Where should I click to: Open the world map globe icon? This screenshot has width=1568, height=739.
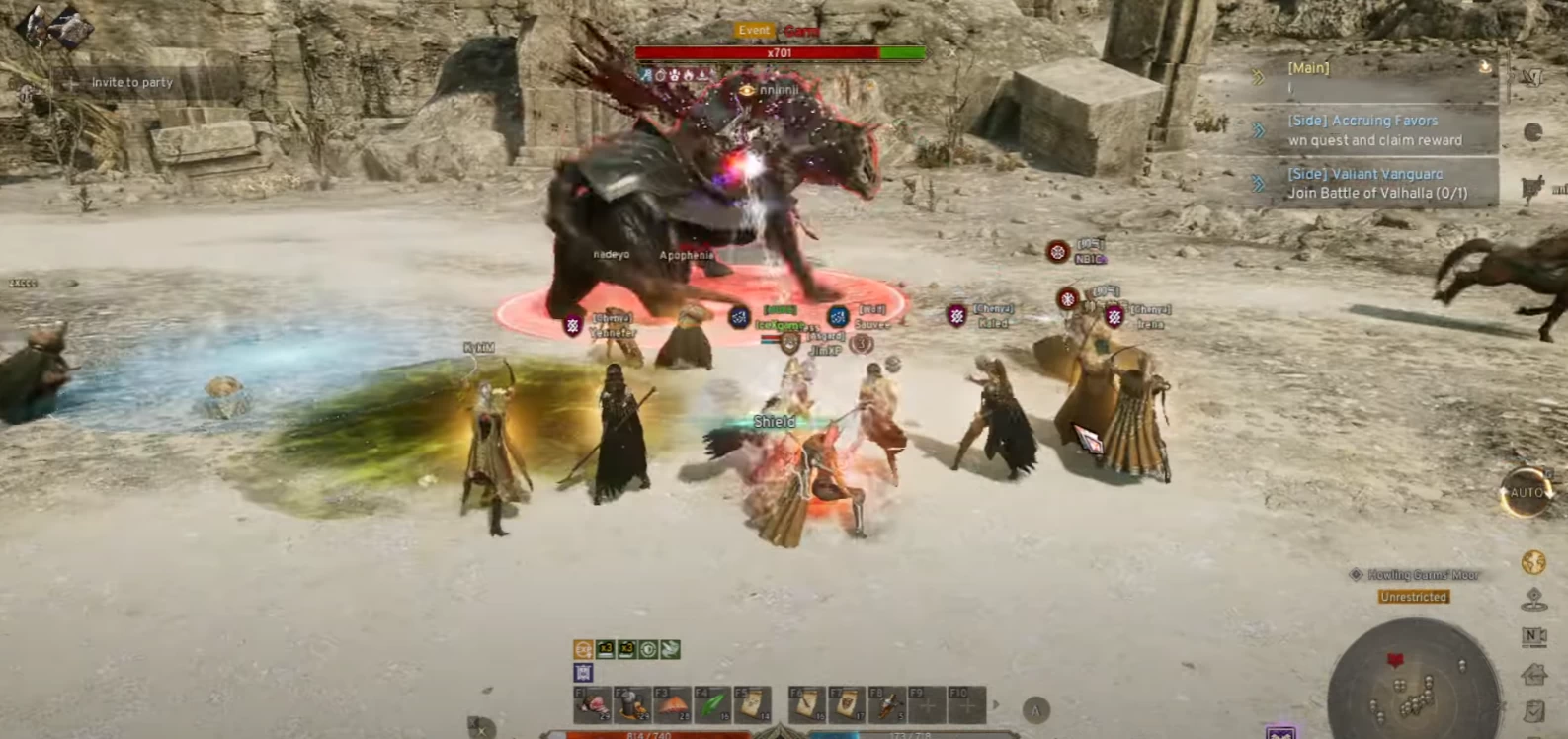click(1533, 563)
